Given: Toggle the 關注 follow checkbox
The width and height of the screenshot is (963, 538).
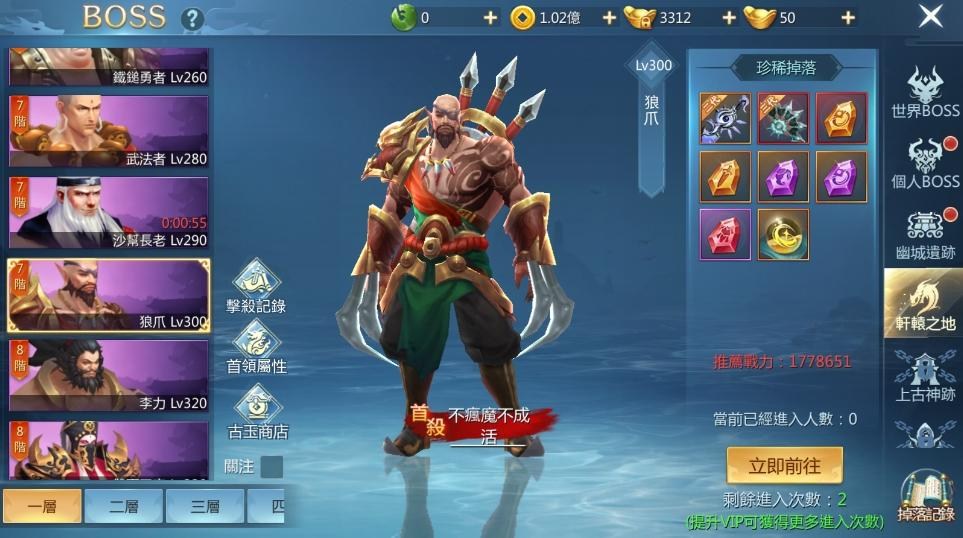Looking at the screenshot, I should pyautogui.click(x=271, y=467).
